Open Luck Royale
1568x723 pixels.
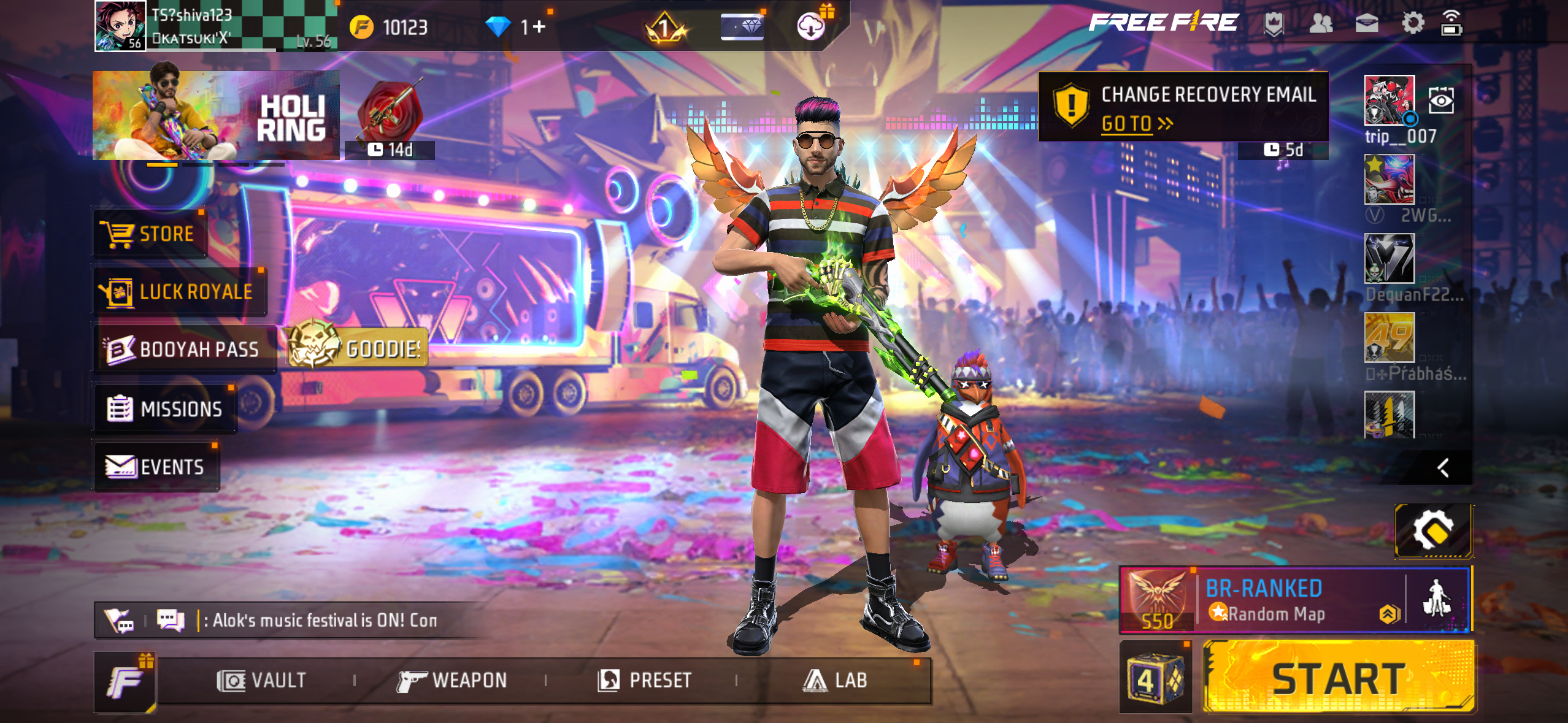point(178,291)
